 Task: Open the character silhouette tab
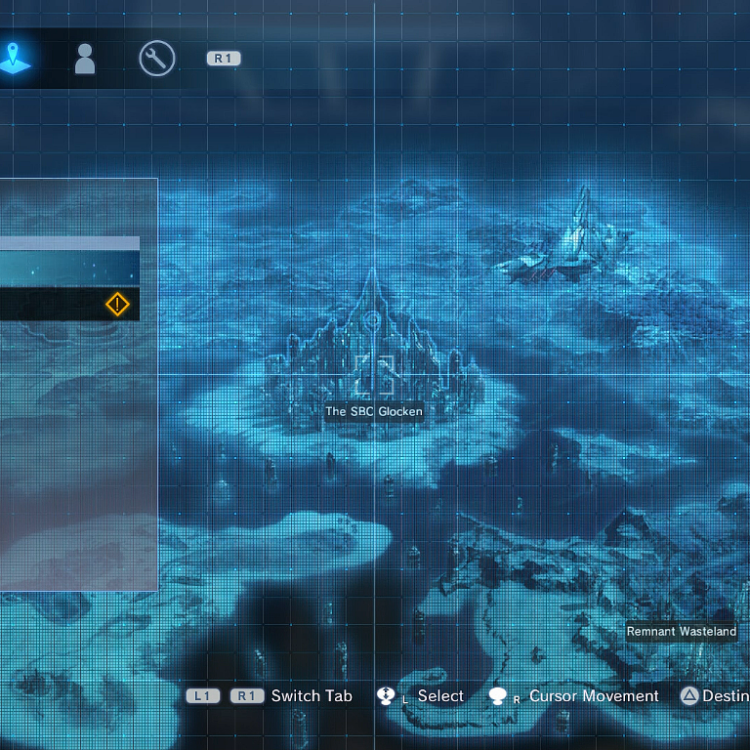[86, 59]
